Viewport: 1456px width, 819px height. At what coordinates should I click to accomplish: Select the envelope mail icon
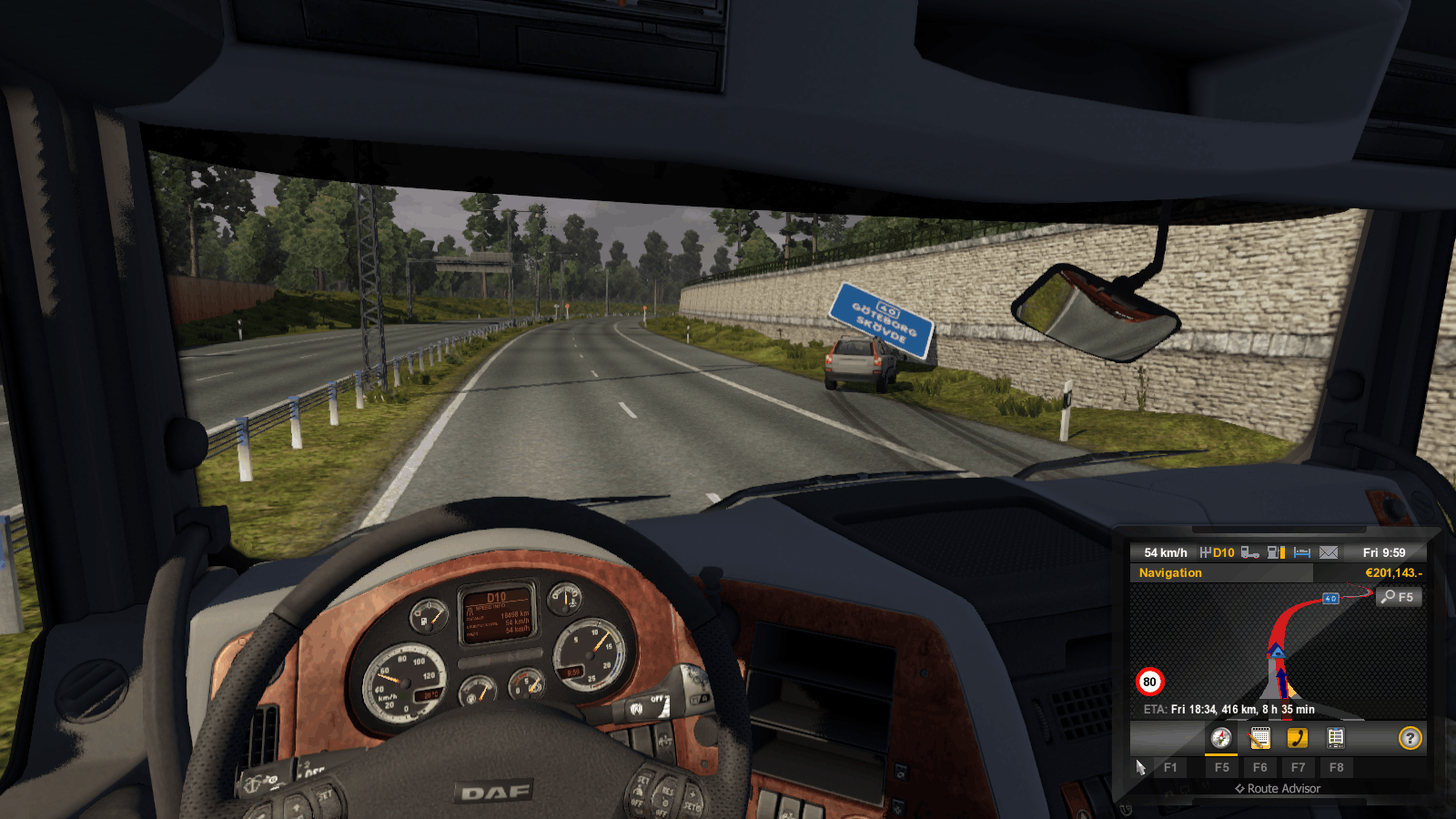[x=1329, y=552]
